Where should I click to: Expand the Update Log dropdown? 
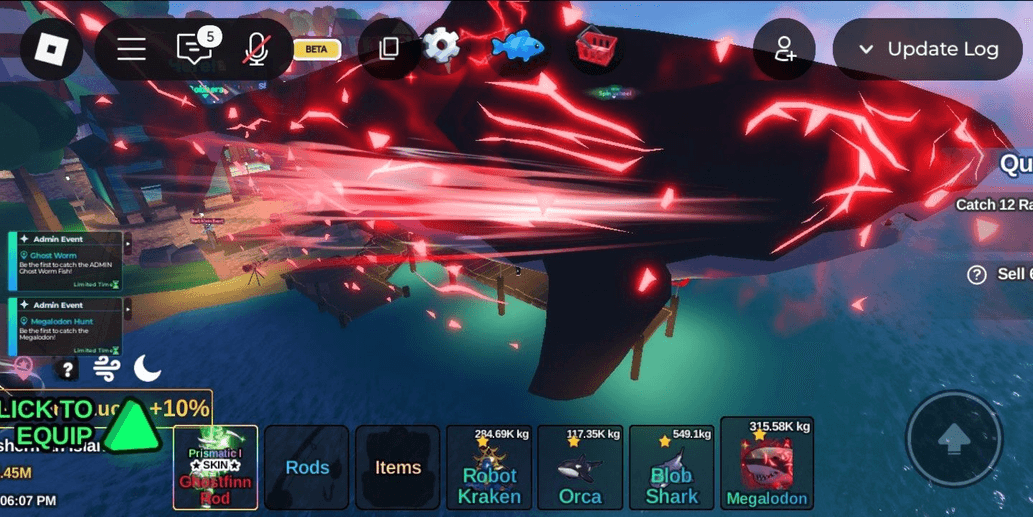927,49
